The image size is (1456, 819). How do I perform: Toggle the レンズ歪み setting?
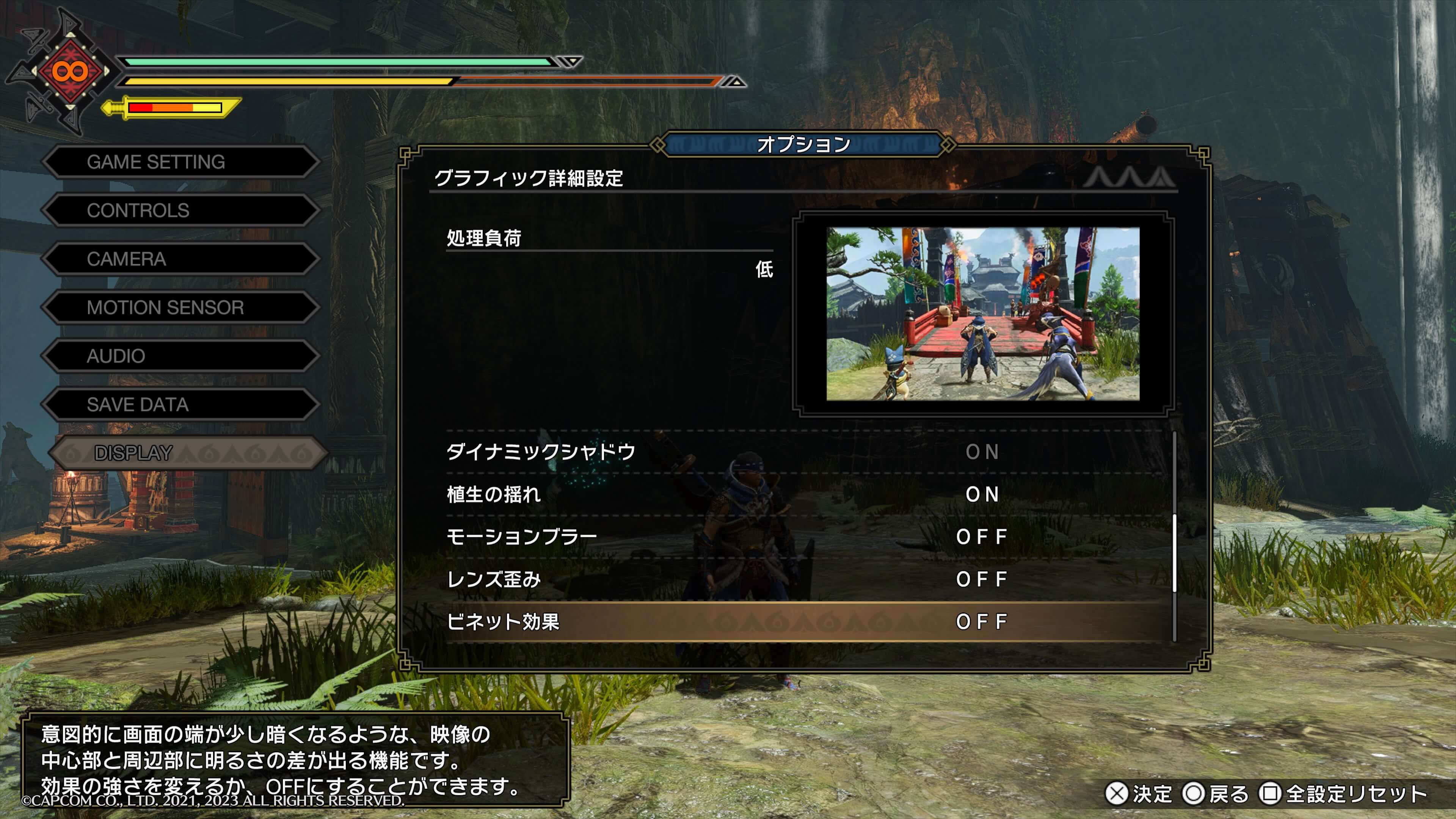(803, 579)
